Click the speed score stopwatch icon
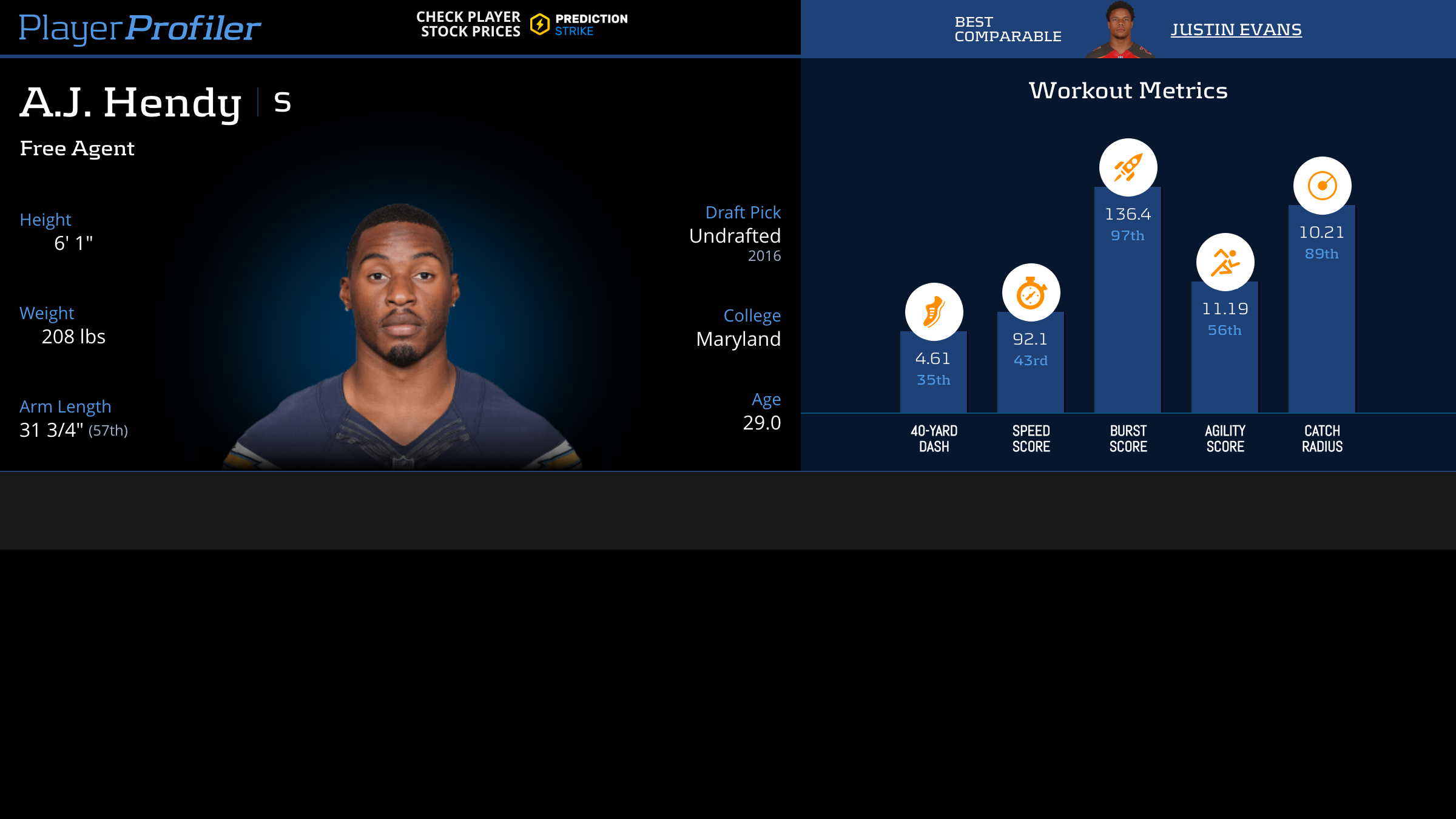This screenshot has height=819, width=1456. [x=1031, y=292]
